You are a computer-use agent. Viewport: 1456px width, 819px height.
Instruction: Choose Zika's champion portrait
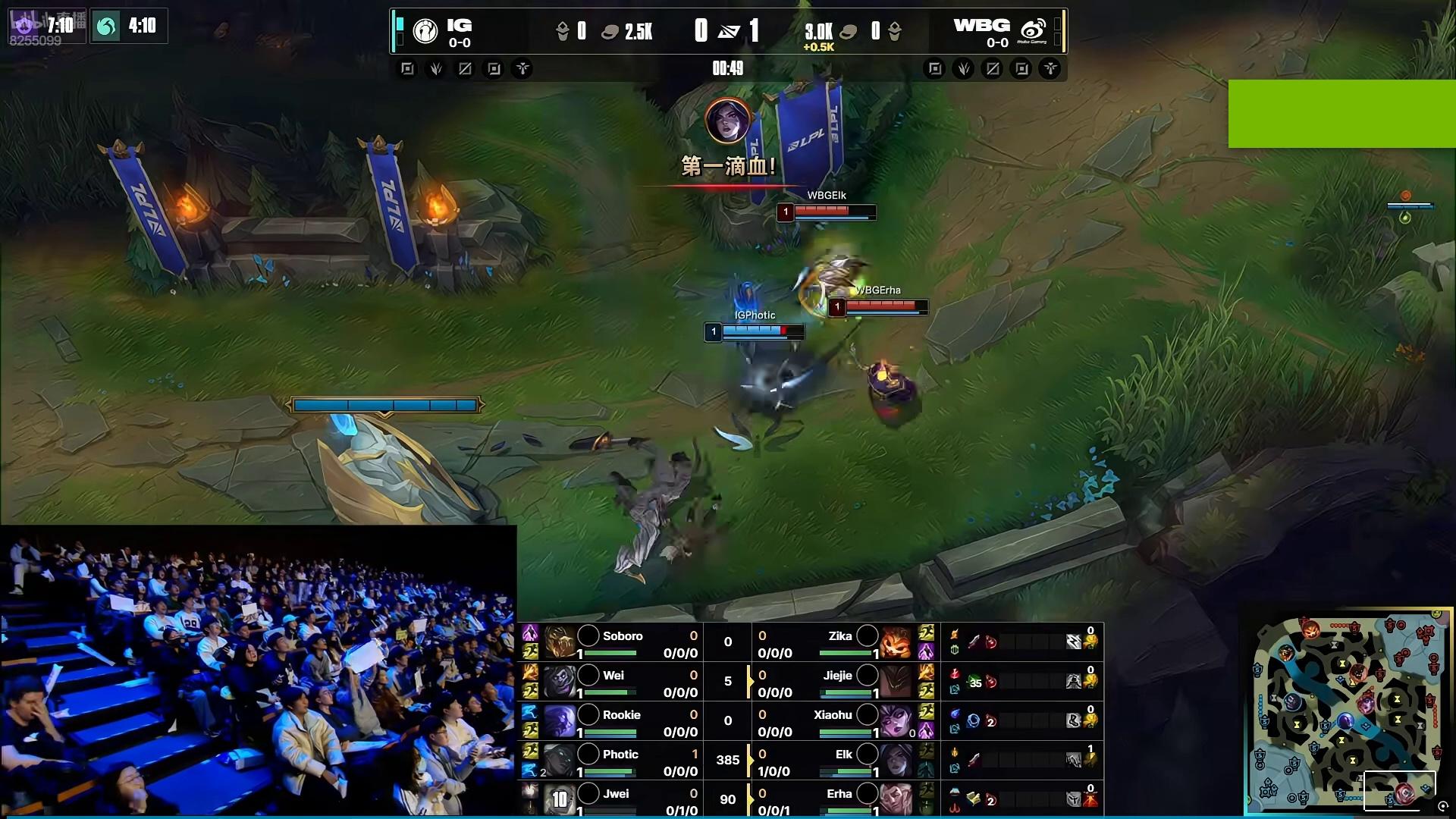896,642
